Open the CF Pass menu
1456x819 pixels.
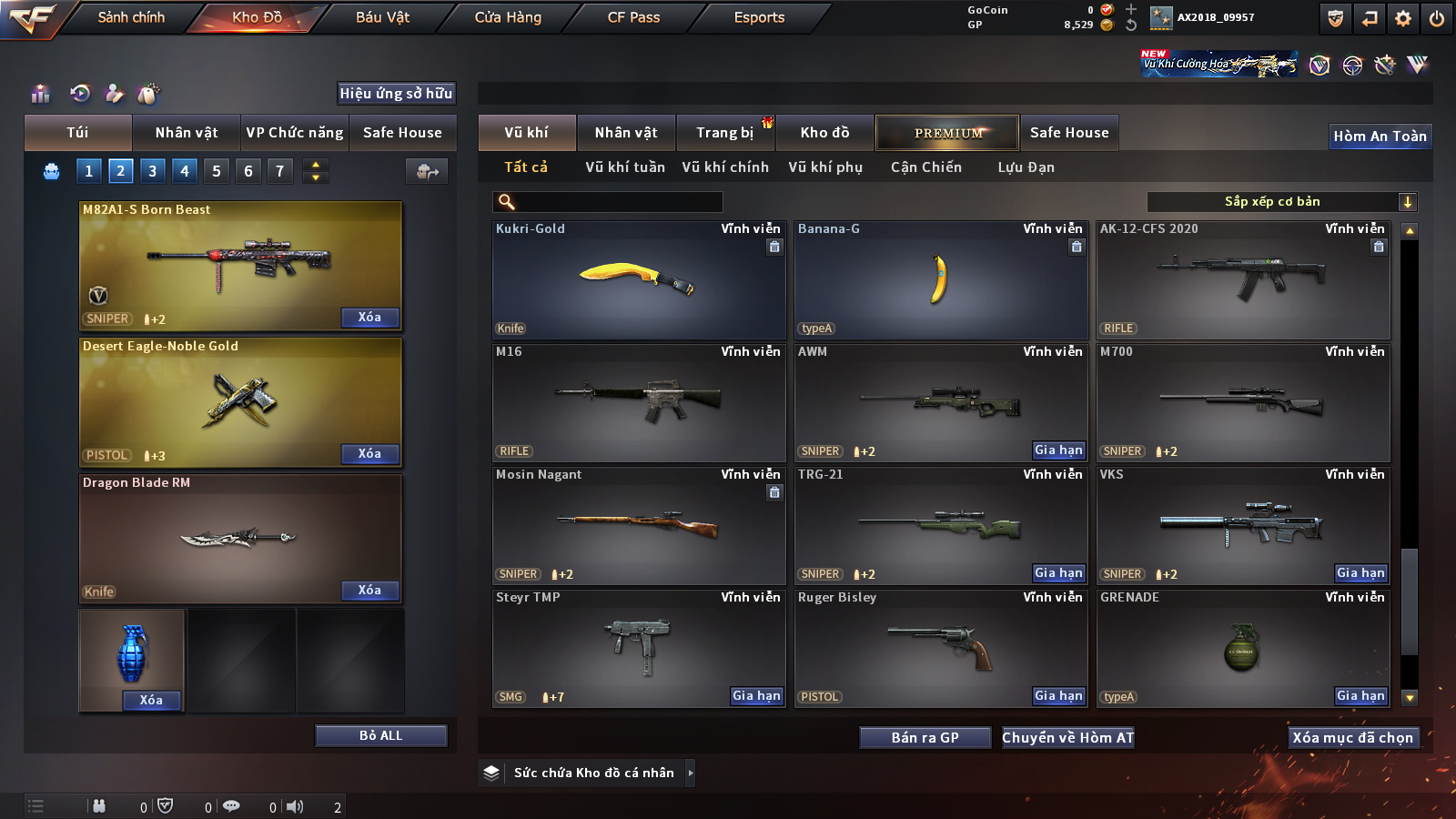coord(633,17)
